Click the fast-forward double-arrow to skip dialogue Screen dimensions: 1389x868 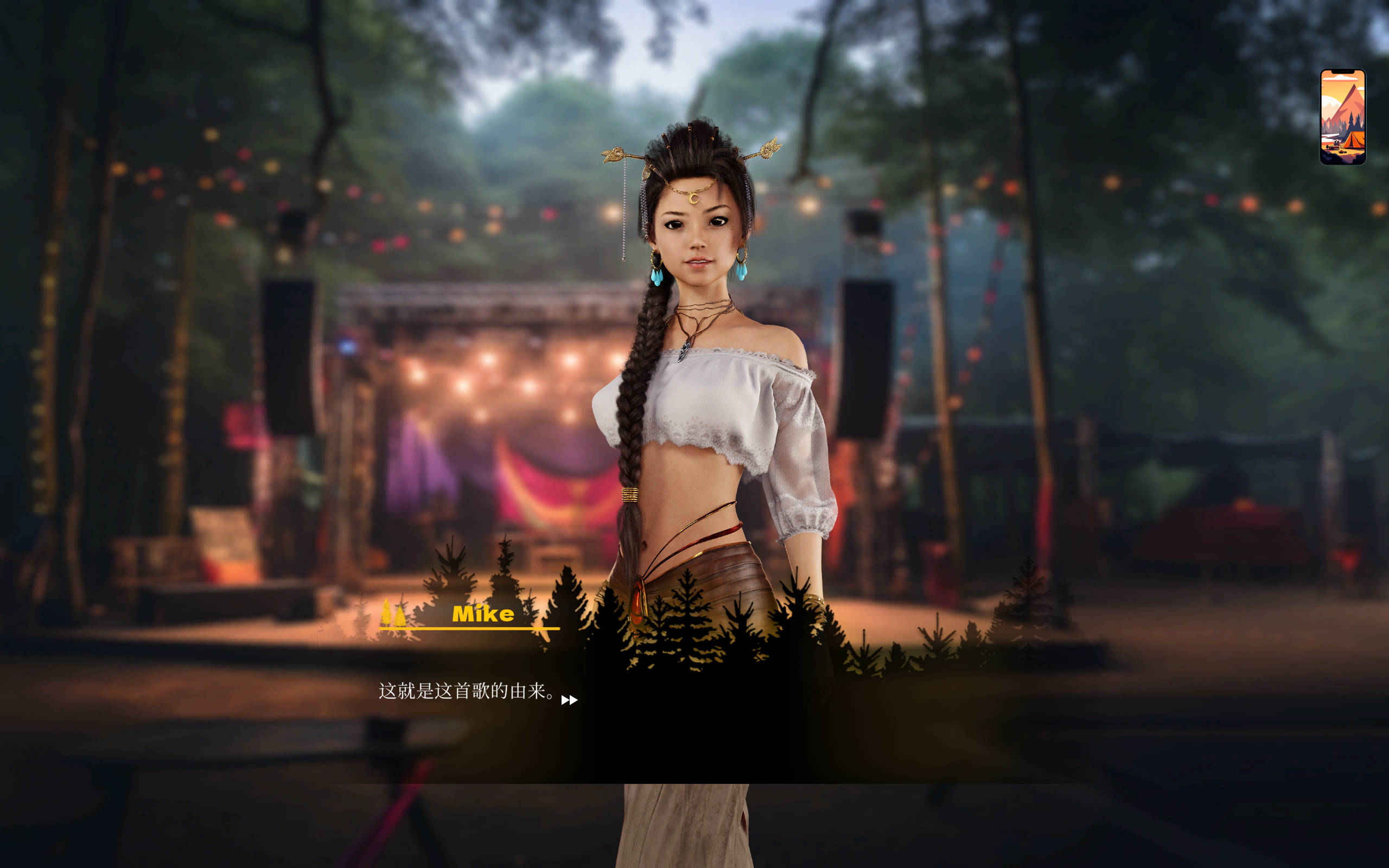pos(569,700)
